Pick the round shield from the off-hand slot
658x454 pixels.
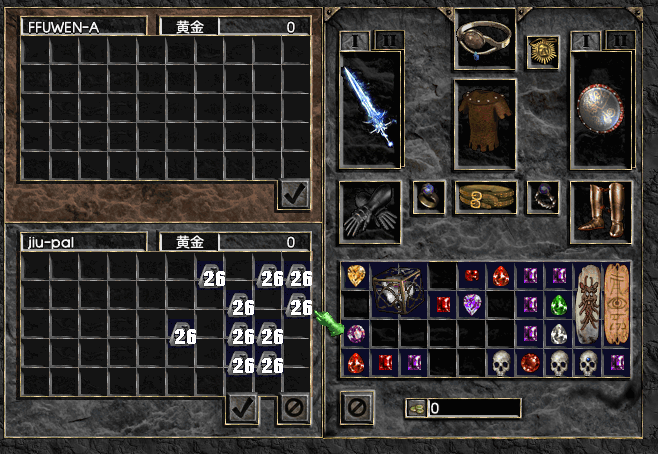pyautogui.click(x=600, y=108)
